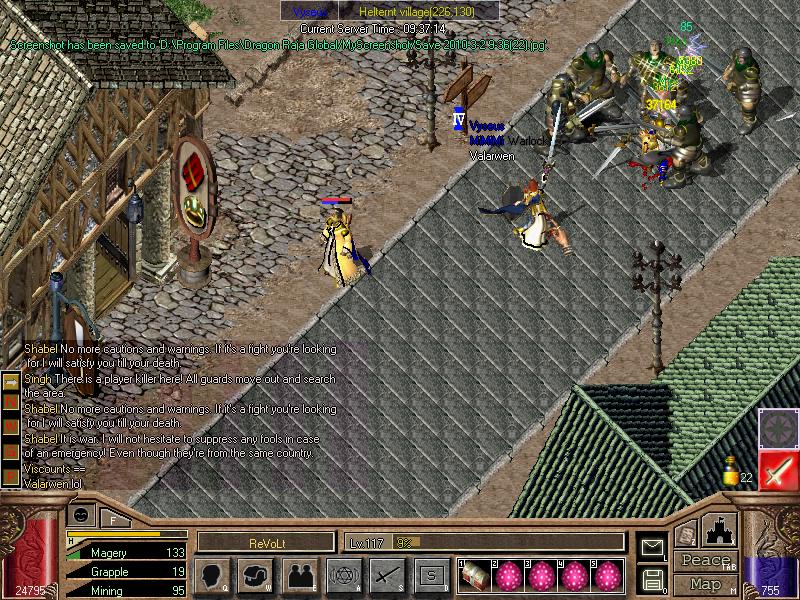Click the S skill button
This screenshot has width=800, height=600.
coord(429,576)
